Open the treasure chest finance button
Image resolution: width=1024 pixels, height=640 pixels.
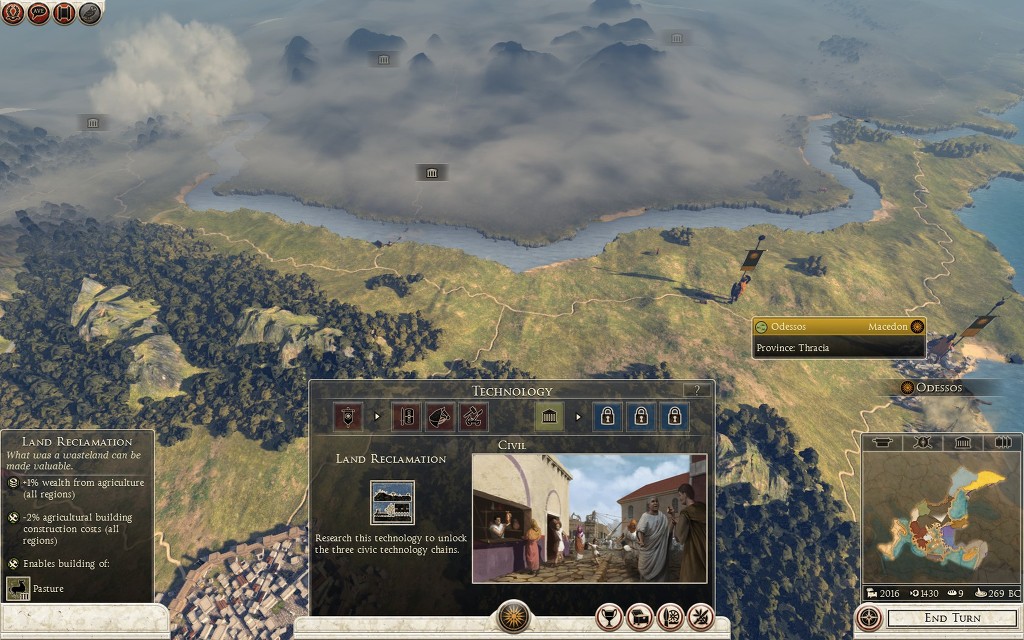(x=640, y=618)
